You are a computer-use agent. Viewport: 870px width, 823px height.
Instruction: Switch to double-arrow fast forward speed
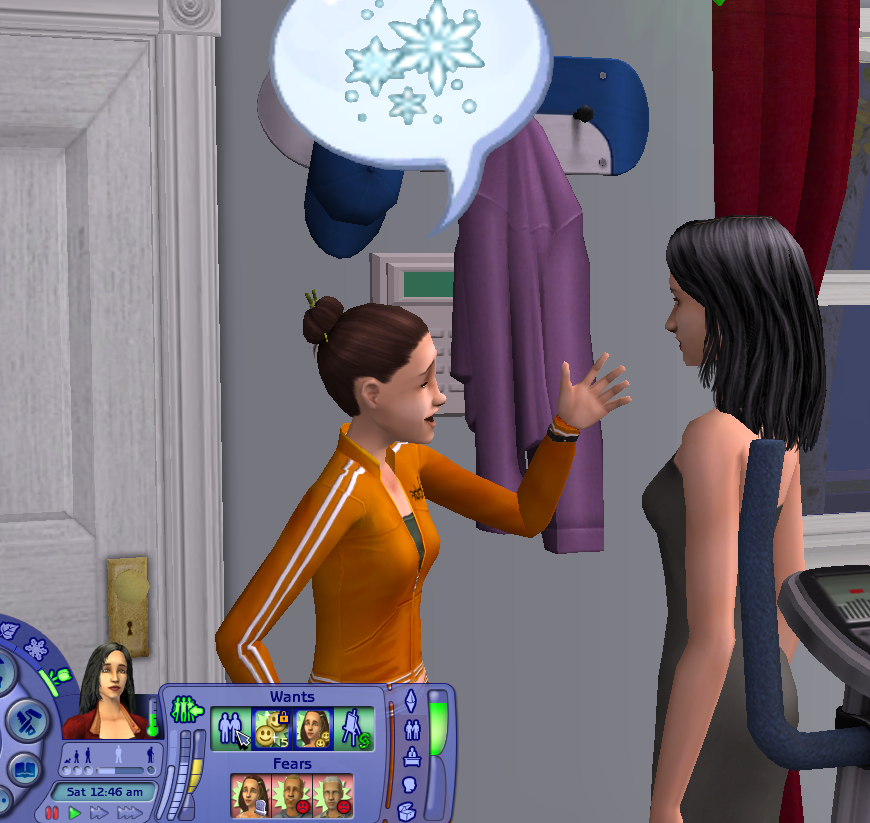coord(98,813)
